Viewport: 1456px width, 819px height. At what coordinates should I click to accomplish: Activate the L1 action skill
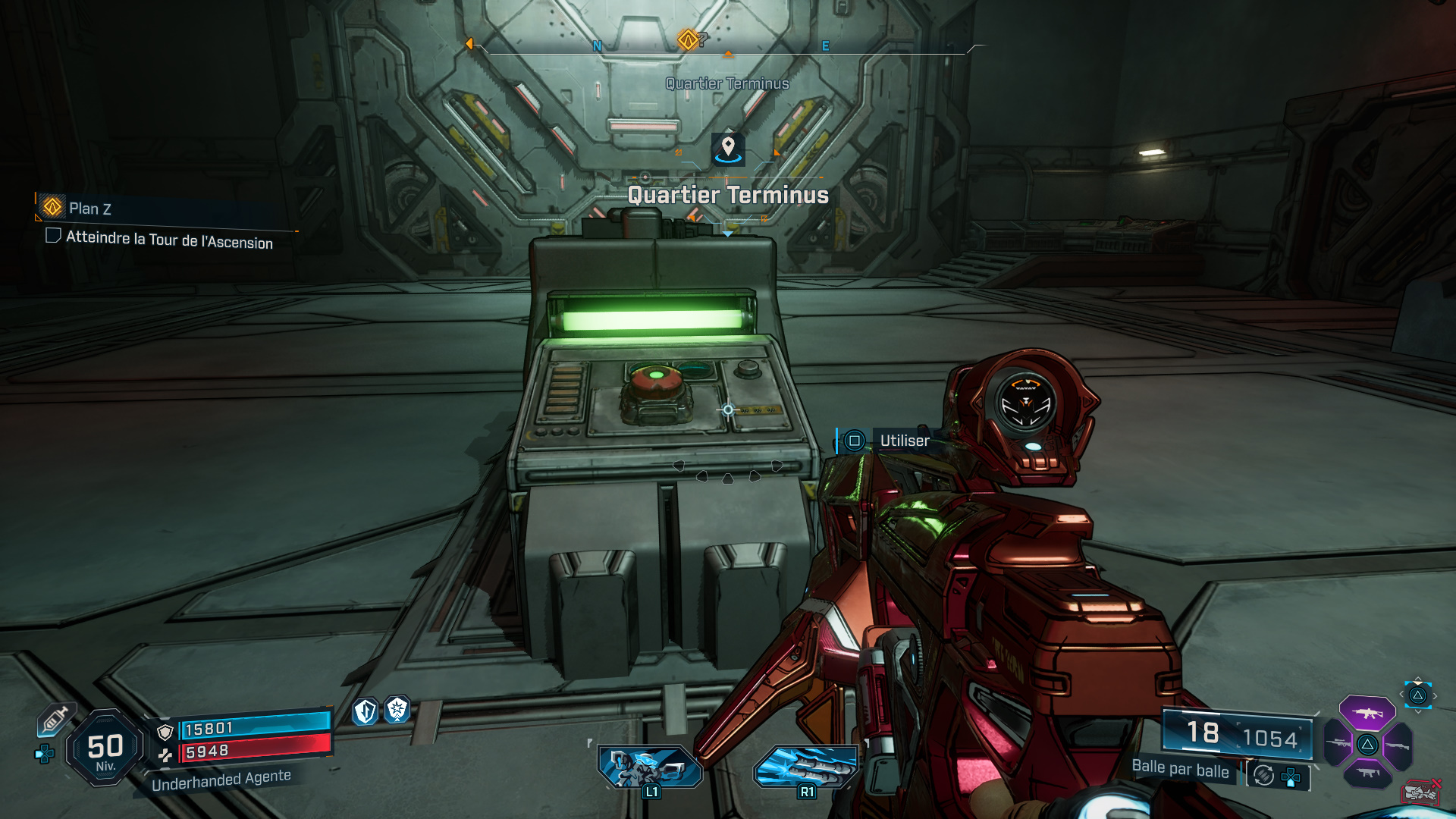(x=650, y=767)
